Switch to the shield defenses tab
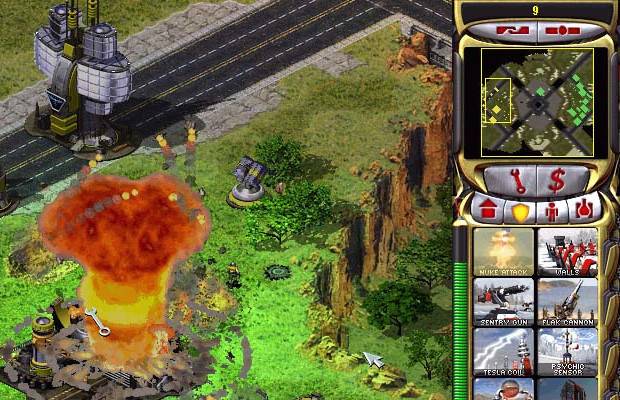Viewport: 620px width, 400px height. point(520,211)
